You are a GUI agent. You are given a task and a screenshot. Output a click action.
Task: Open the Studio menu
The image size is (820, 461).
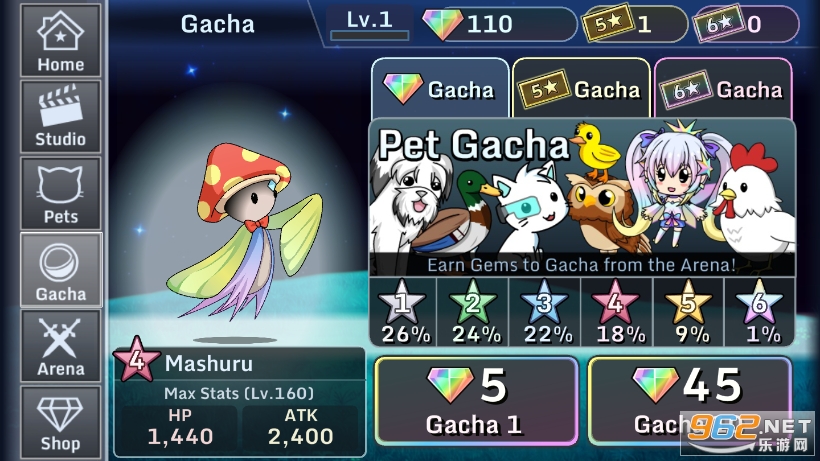click(x=61, y=117)
